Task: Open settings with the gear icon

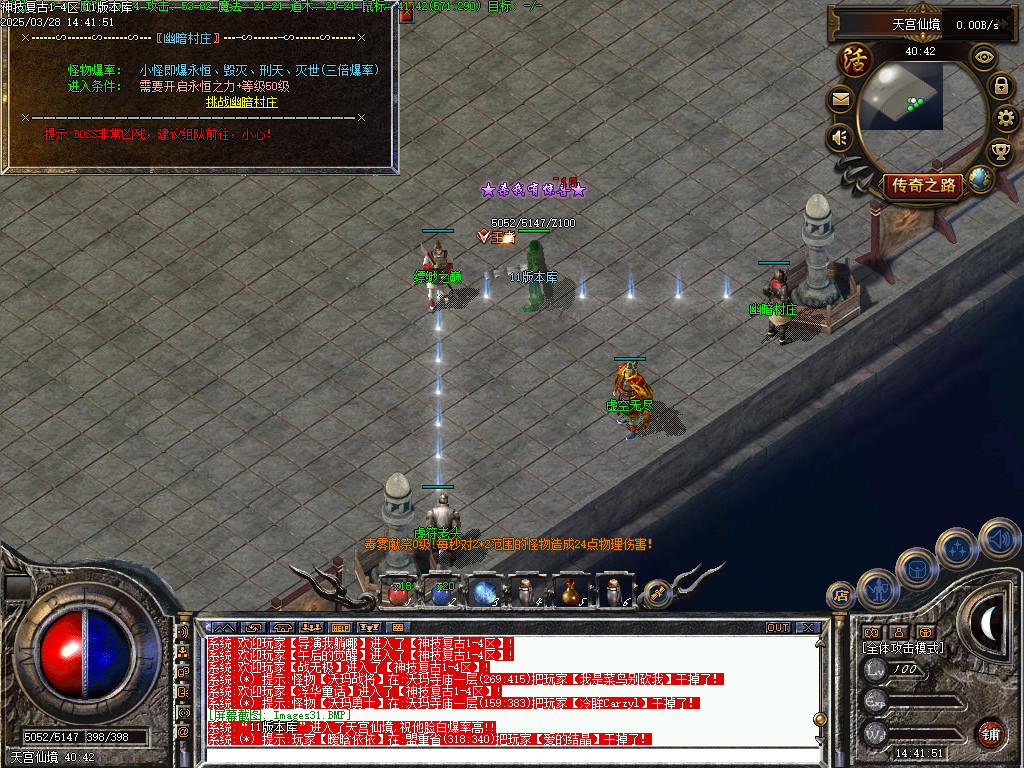Action: [x=1006, y=118]
